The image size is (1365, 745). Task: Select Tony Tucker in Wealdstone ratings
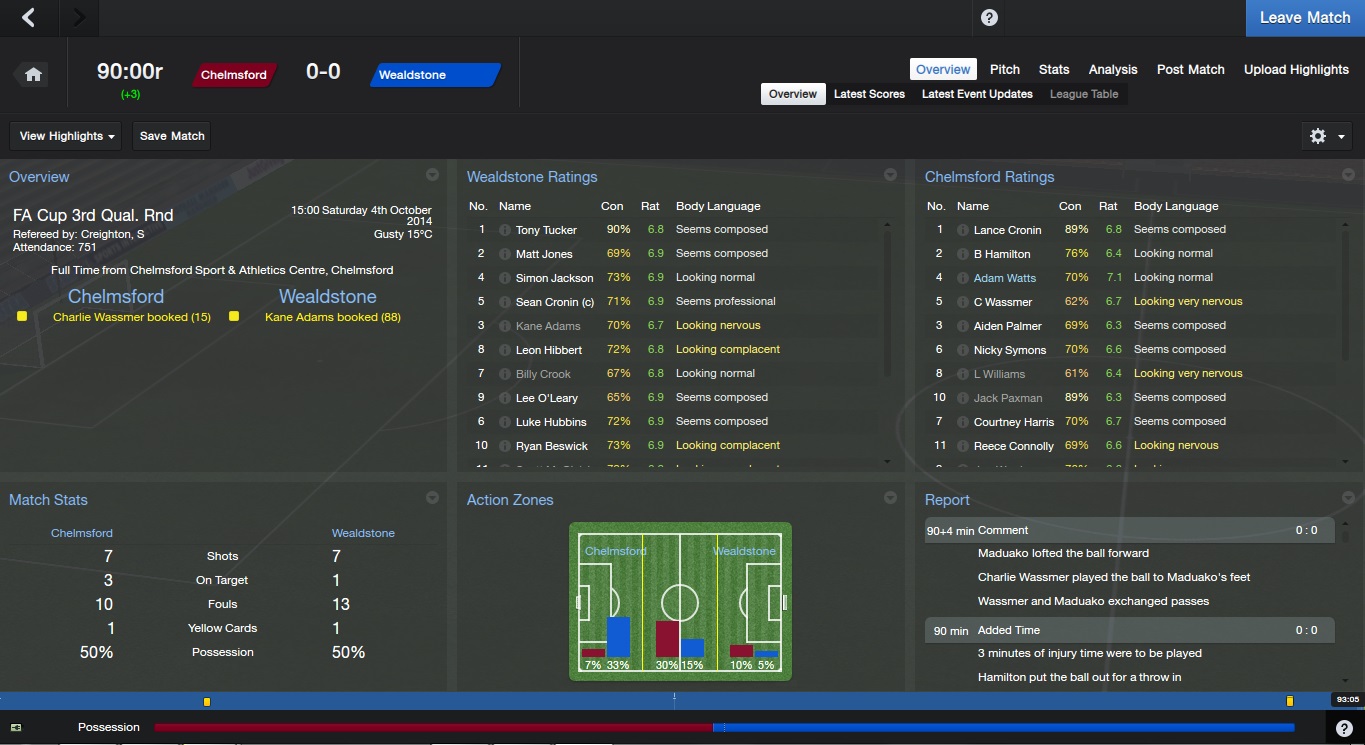click(x=546, y=230)
